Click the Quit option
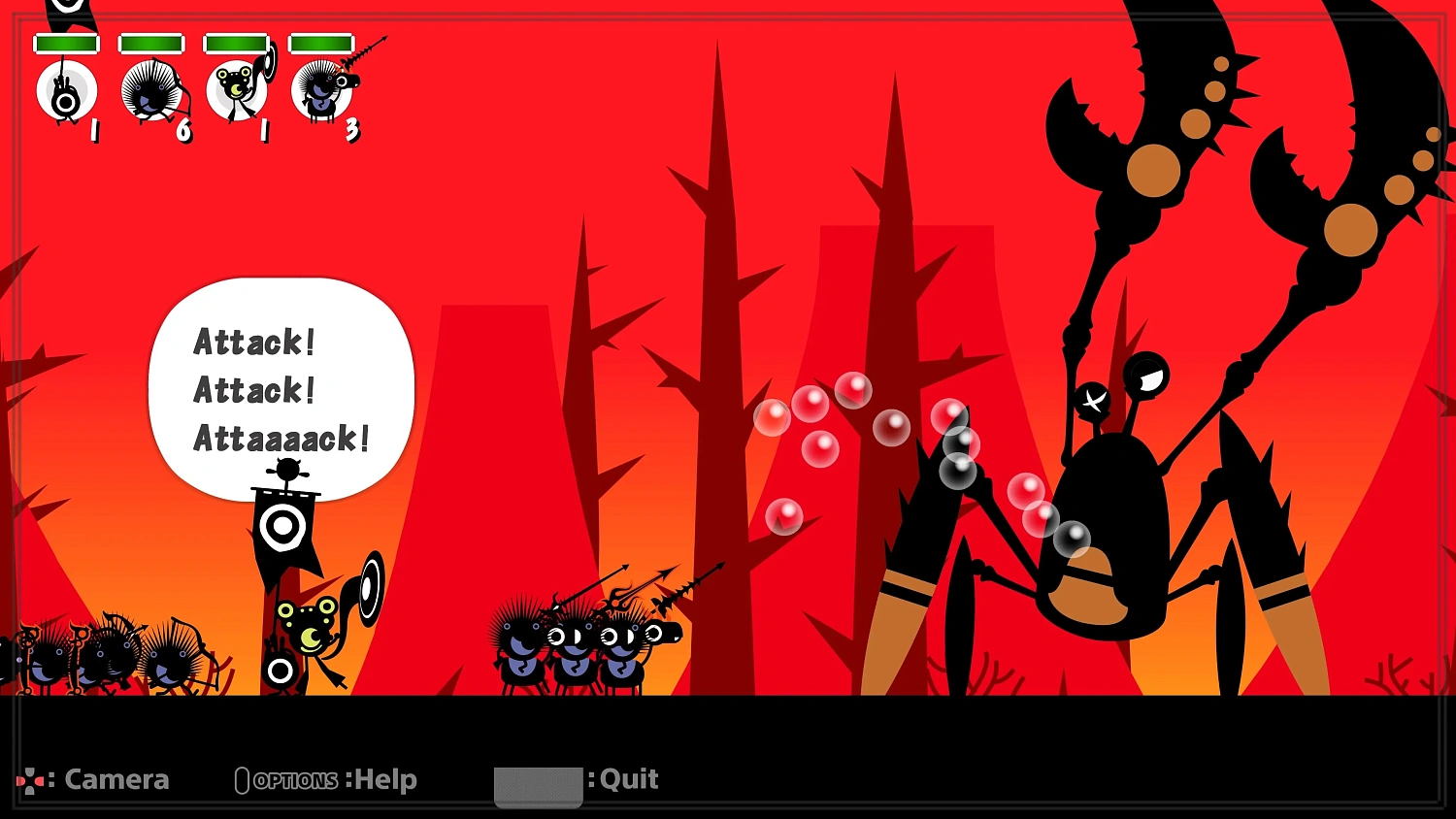Image resolution: width=1456 pixels, height=819 pixels. pyautogui.click(x=627, y=778)
